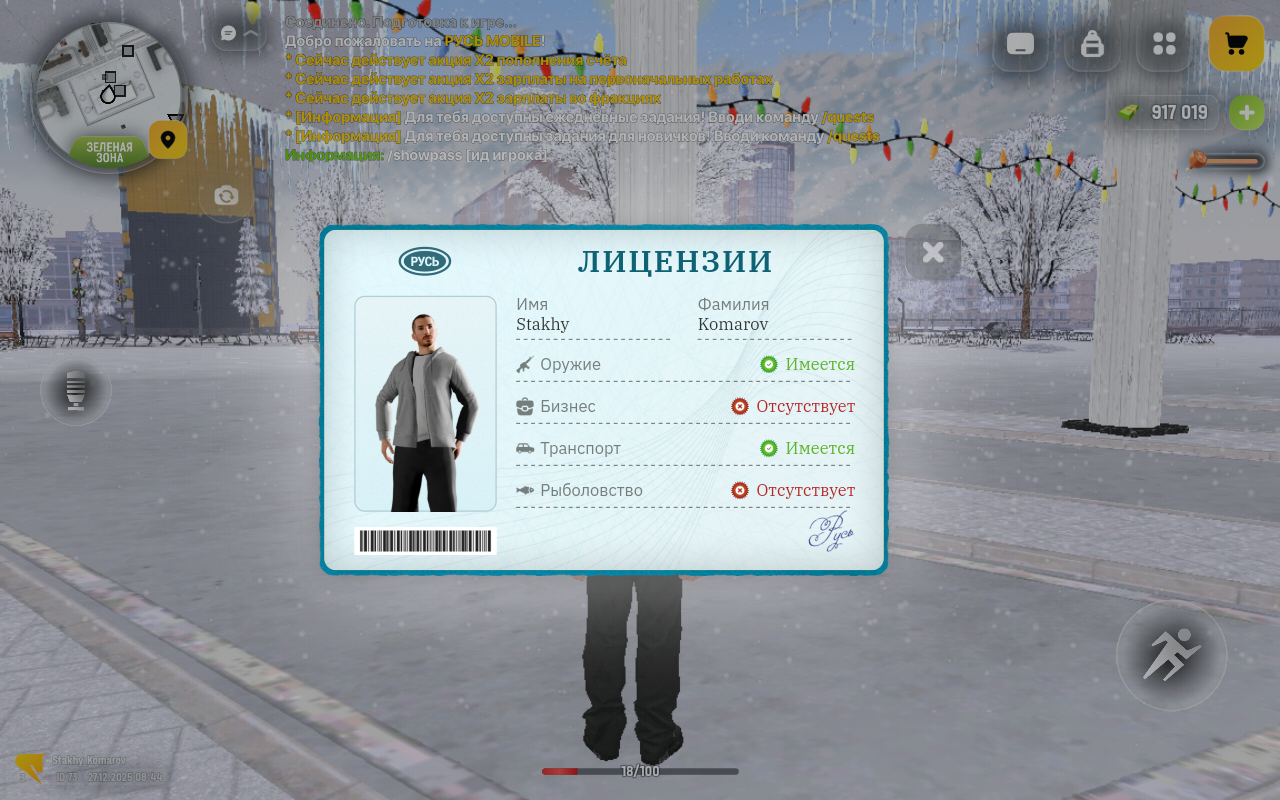Click the yellow map marker button
This screenshot has height=800, width=1280.
[x=168, y=140]
